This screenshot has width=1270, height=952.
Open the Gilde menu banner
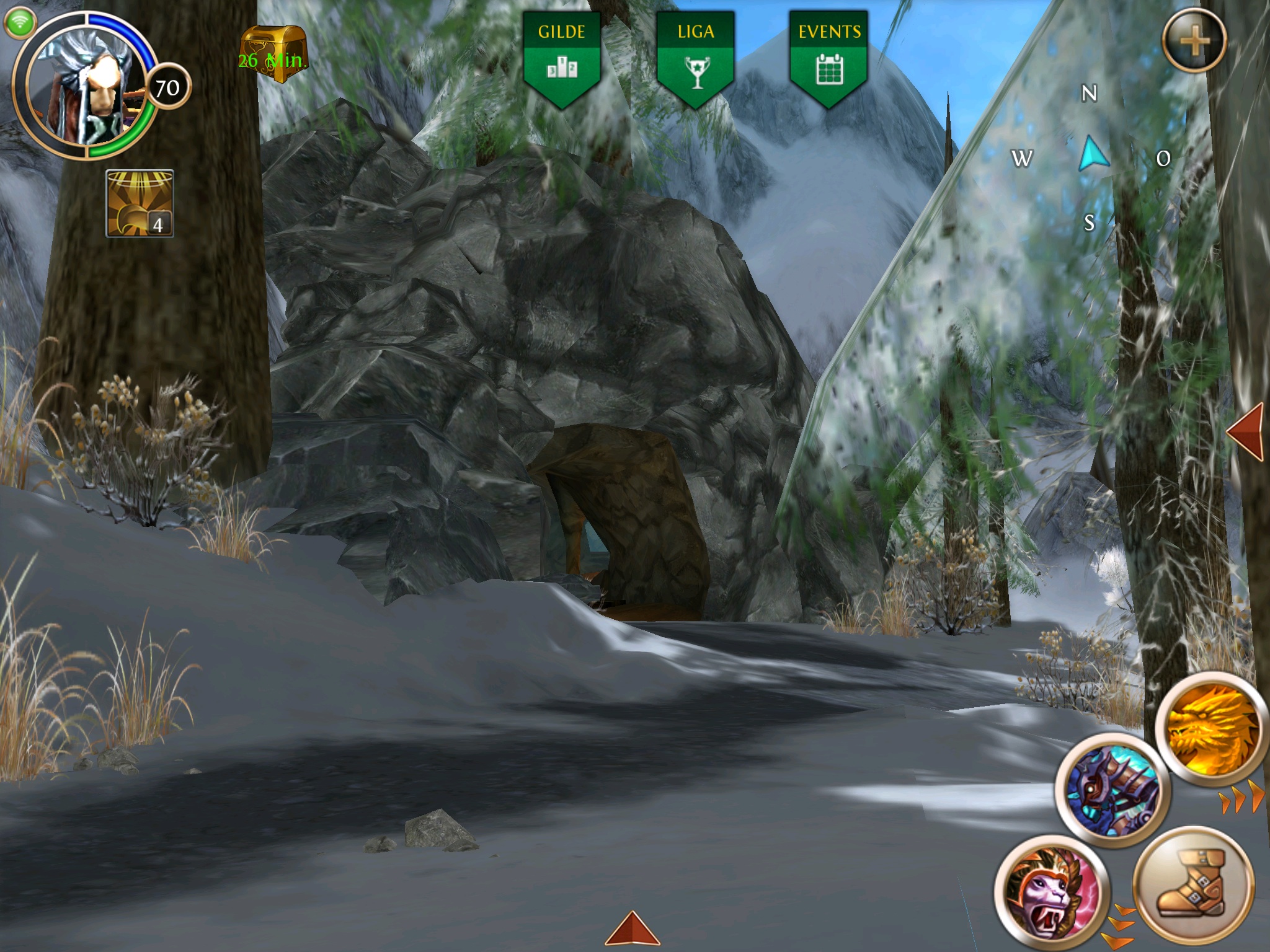(x=562, y=58)
